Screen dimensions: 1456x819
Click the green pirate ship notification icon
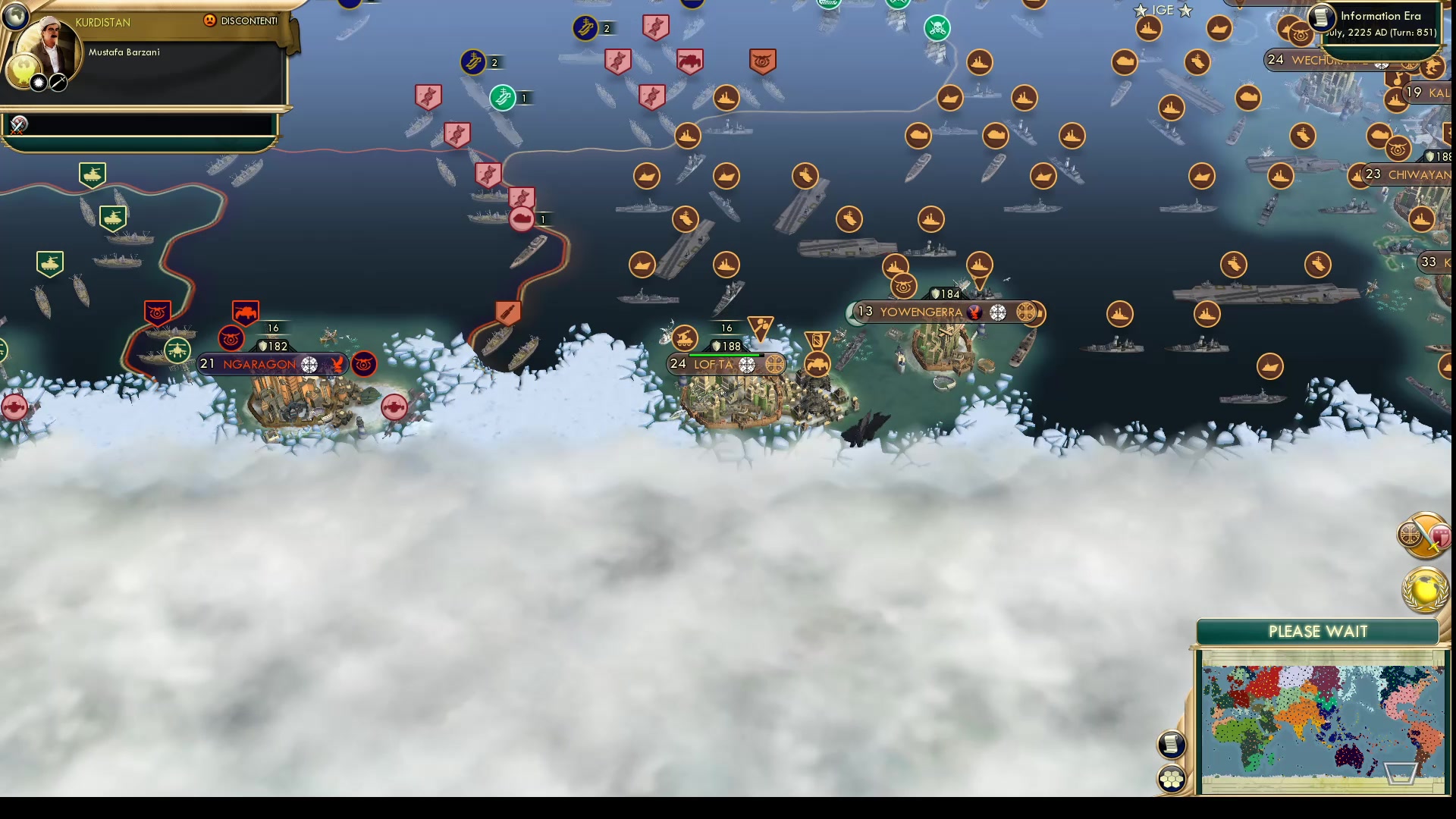tap(937, 27)
